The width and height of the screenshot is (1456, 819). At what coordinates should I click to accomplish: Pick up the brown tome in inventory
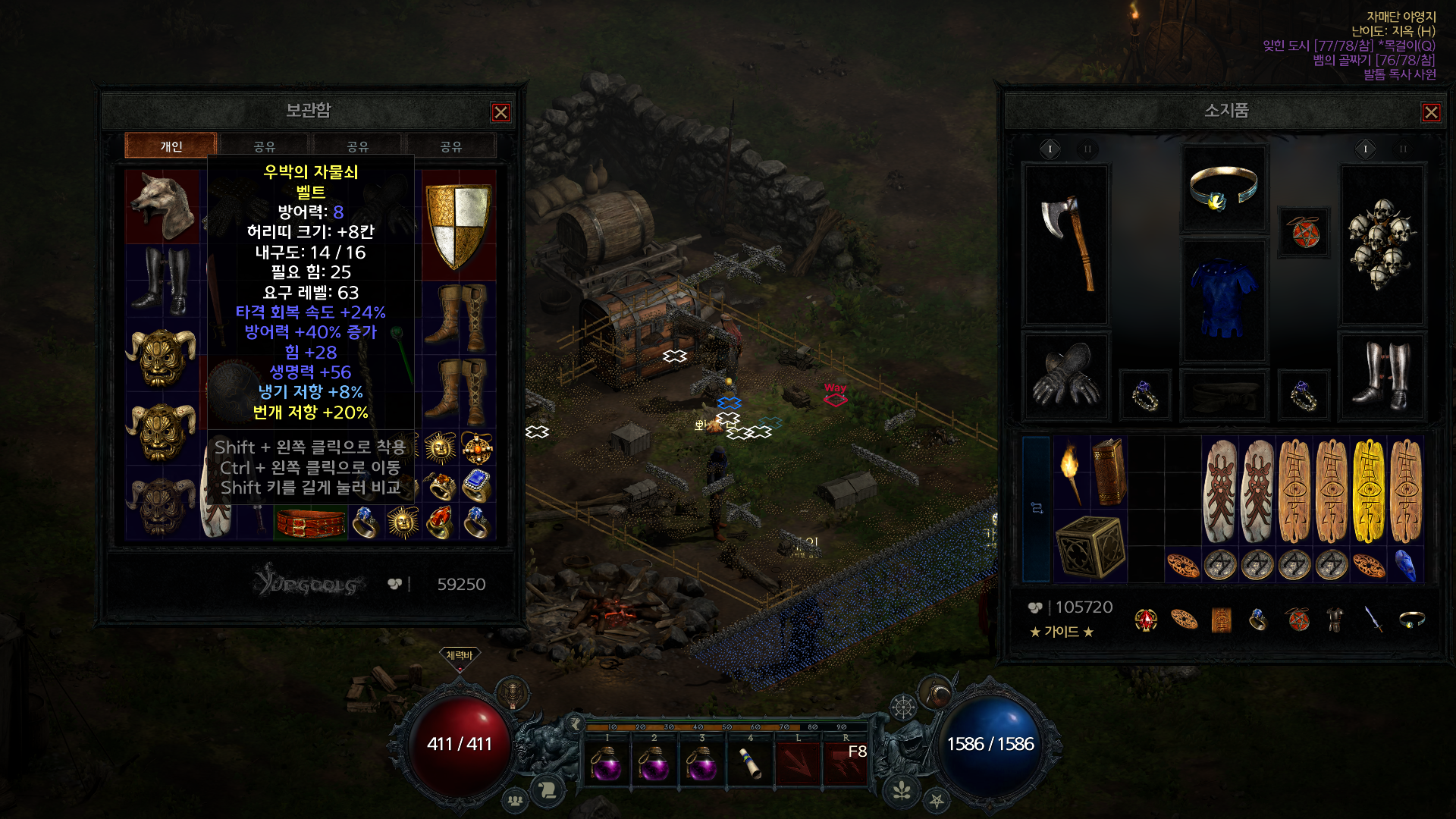[x=1108, y=472]
